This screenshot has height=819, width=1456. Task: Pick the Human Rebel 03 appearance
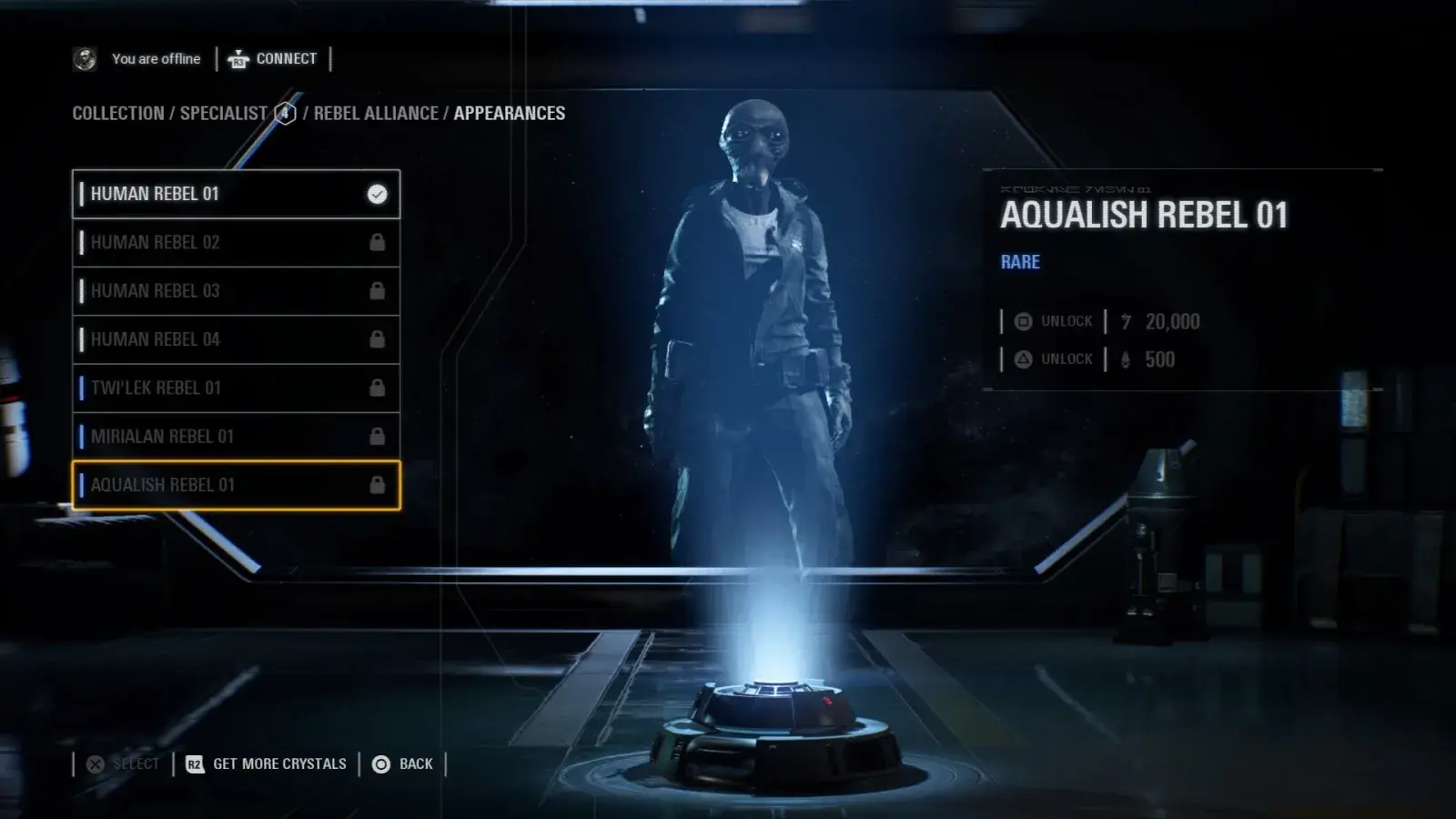[236, 291]
